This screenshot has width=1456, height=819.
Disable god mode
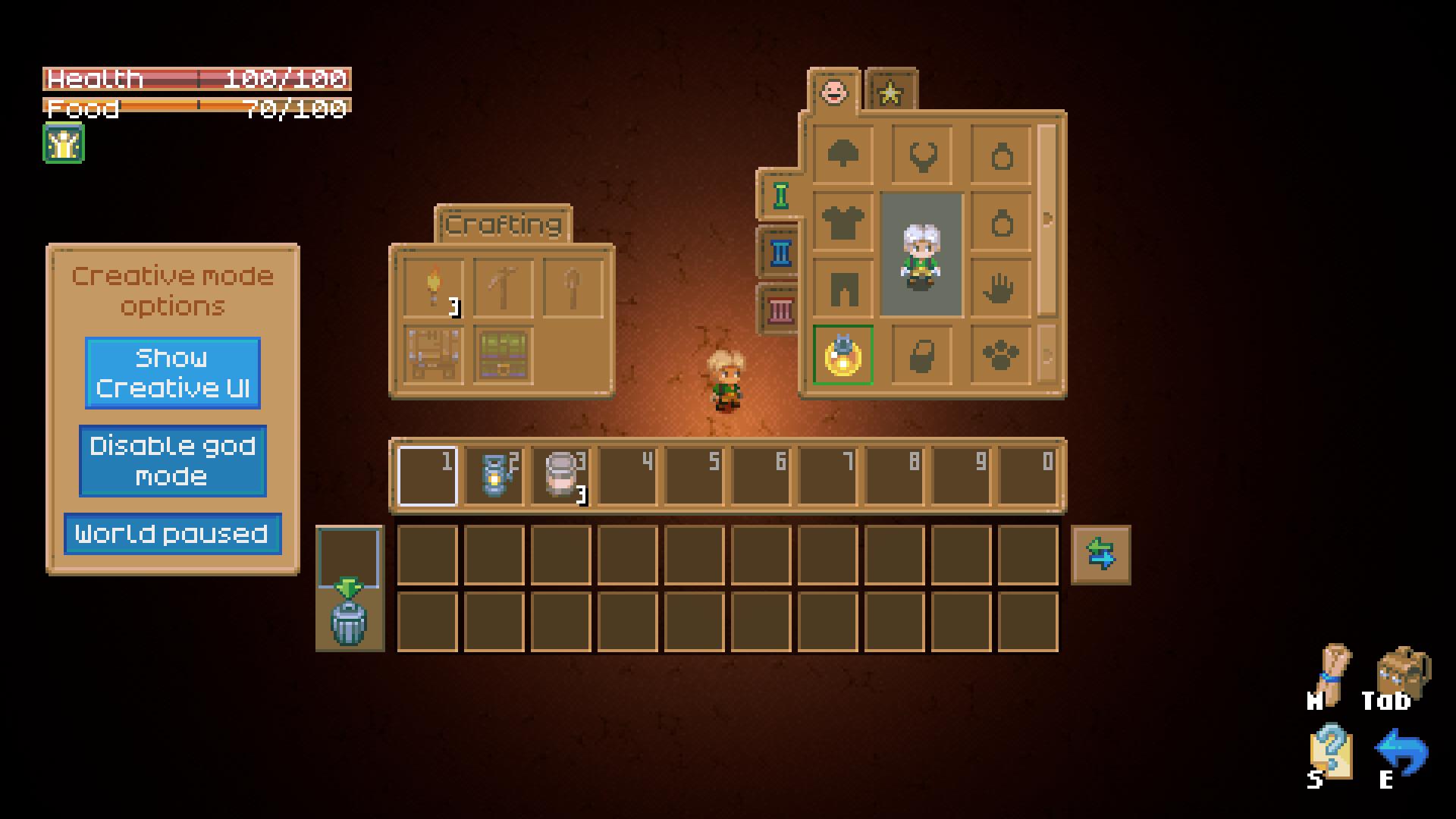(x=173, y=461)
